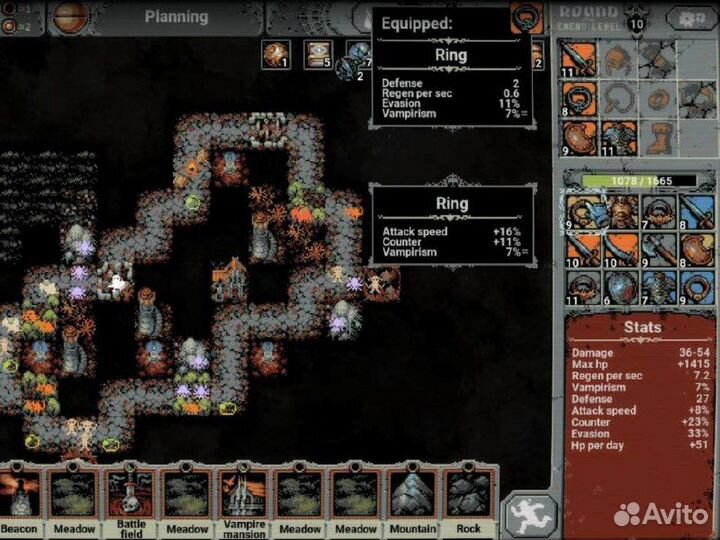This screenshot has height=540, width=720.
Task: Pick the level 9 axe in inventory
Action: (x=658, y=248)
